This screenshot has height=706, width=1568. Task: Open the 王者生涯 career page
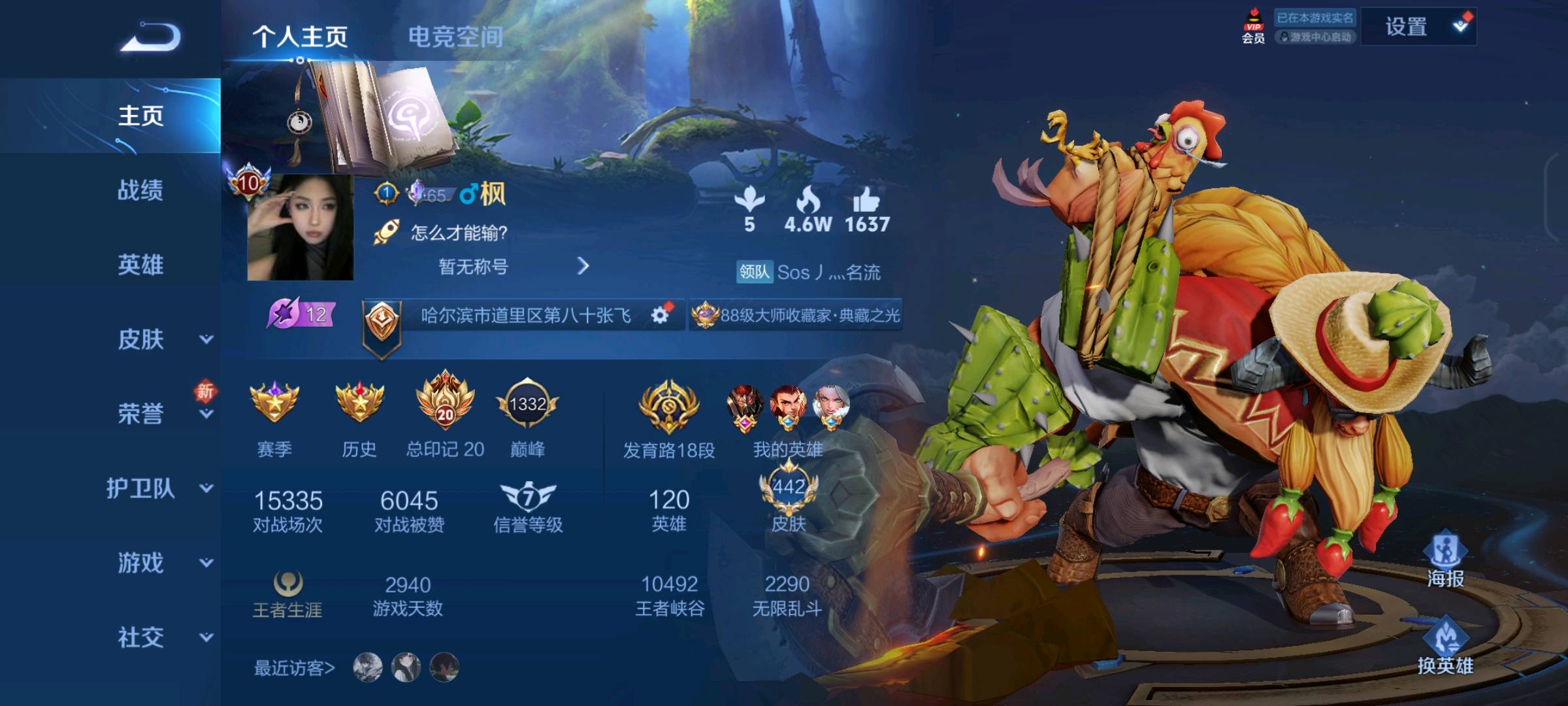[x=287, y=594]
